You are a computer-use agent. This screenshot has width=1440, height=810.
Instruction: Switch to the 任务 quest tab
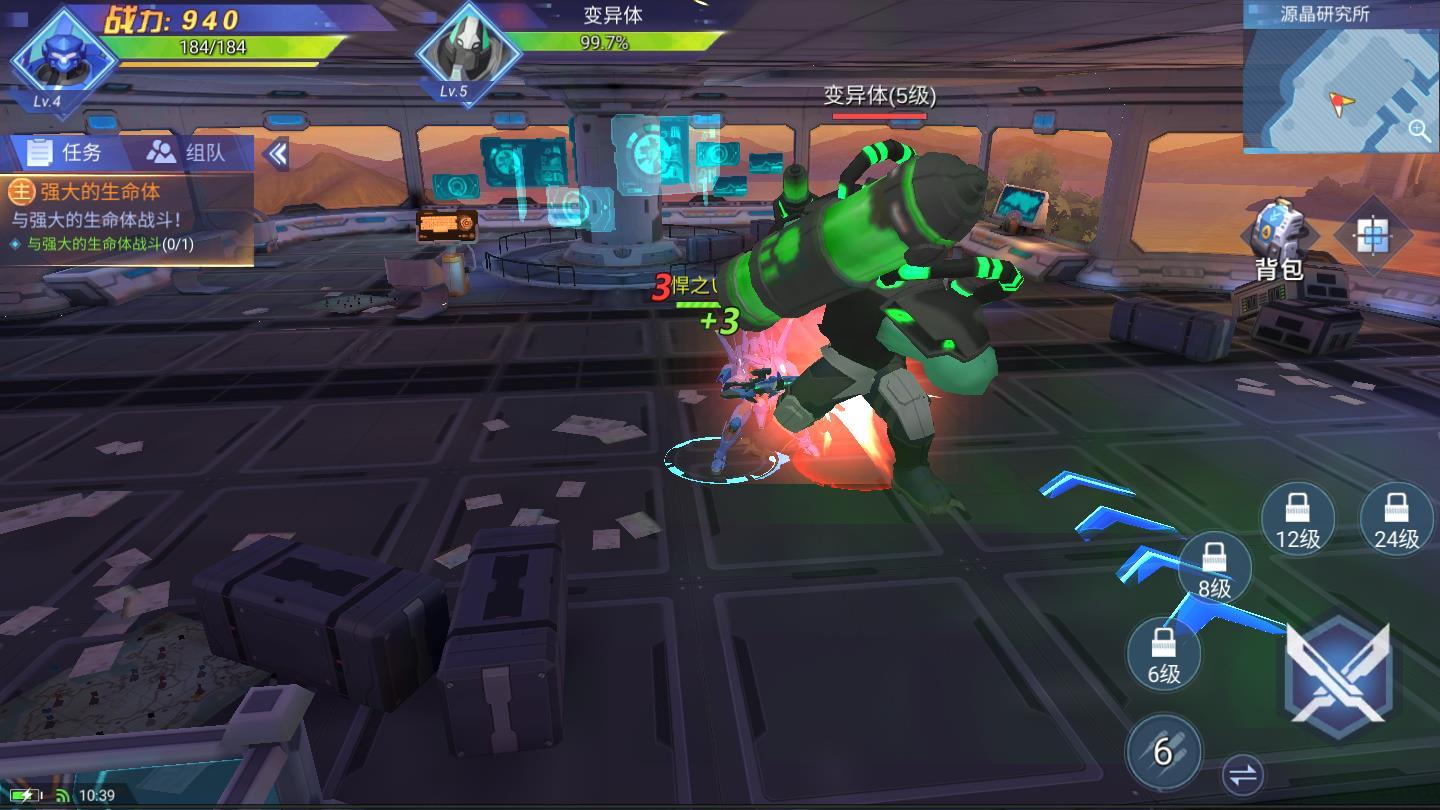66,152
